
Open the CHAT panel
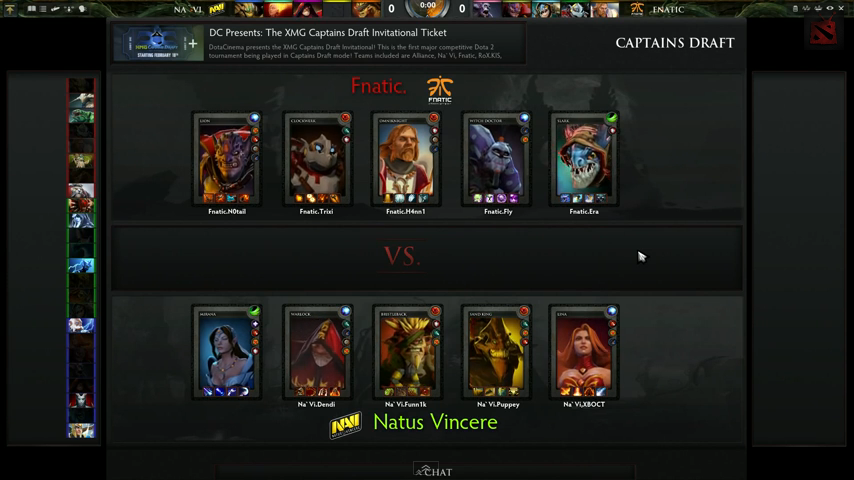coord(434,471)
